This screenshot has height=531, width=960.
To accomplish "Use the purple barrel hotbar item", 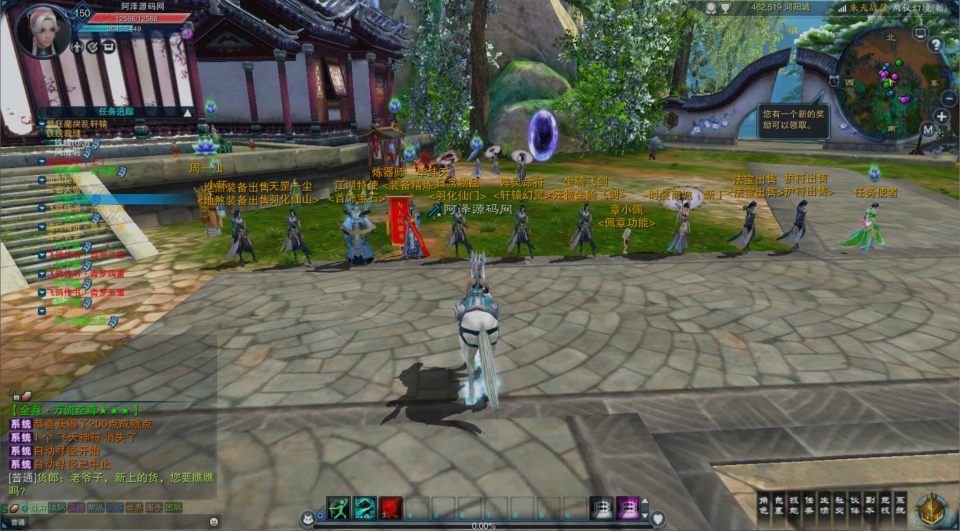I will (x=627, y=508).
